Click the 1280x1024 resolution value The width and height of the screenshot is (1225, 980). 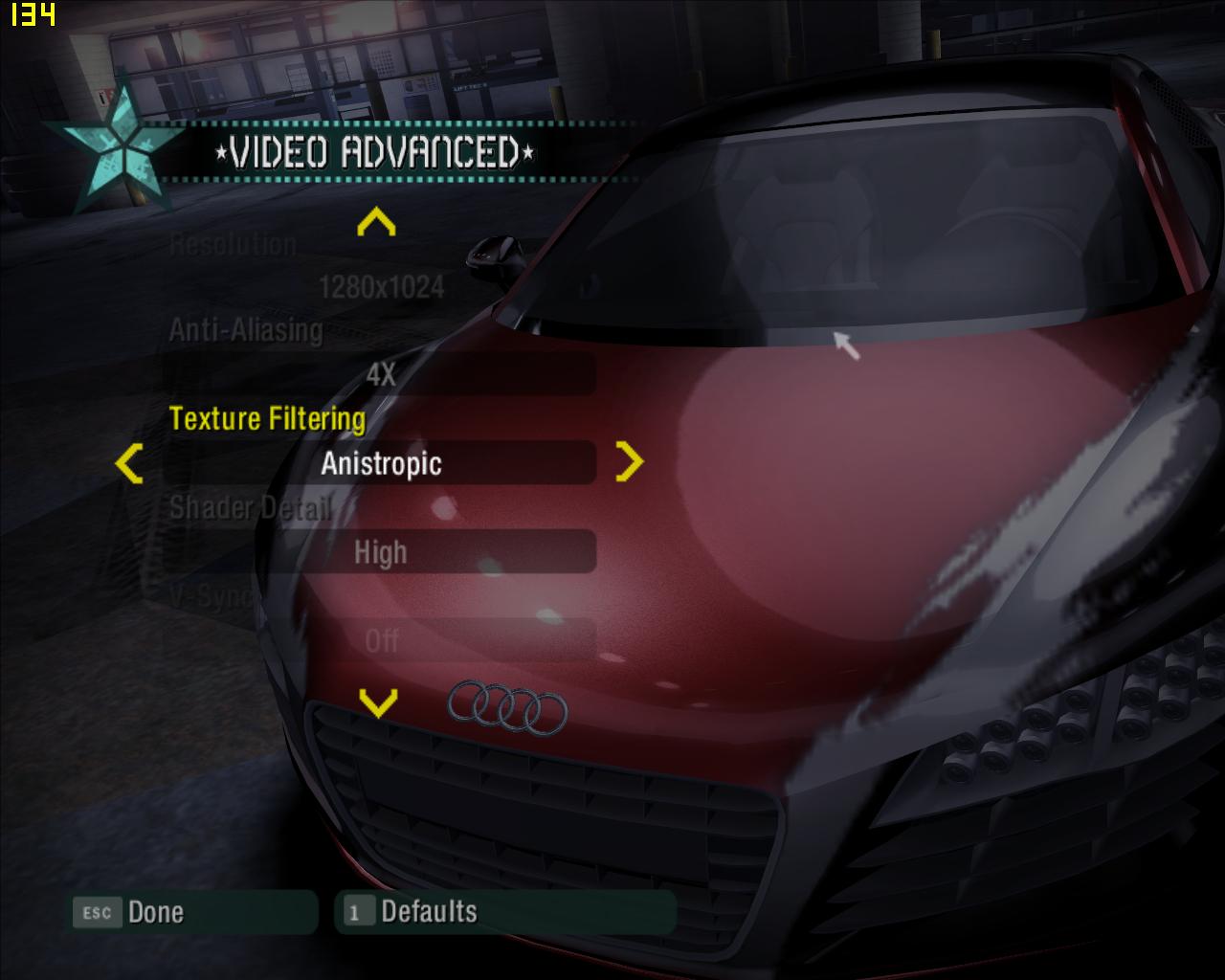point(381,287)
